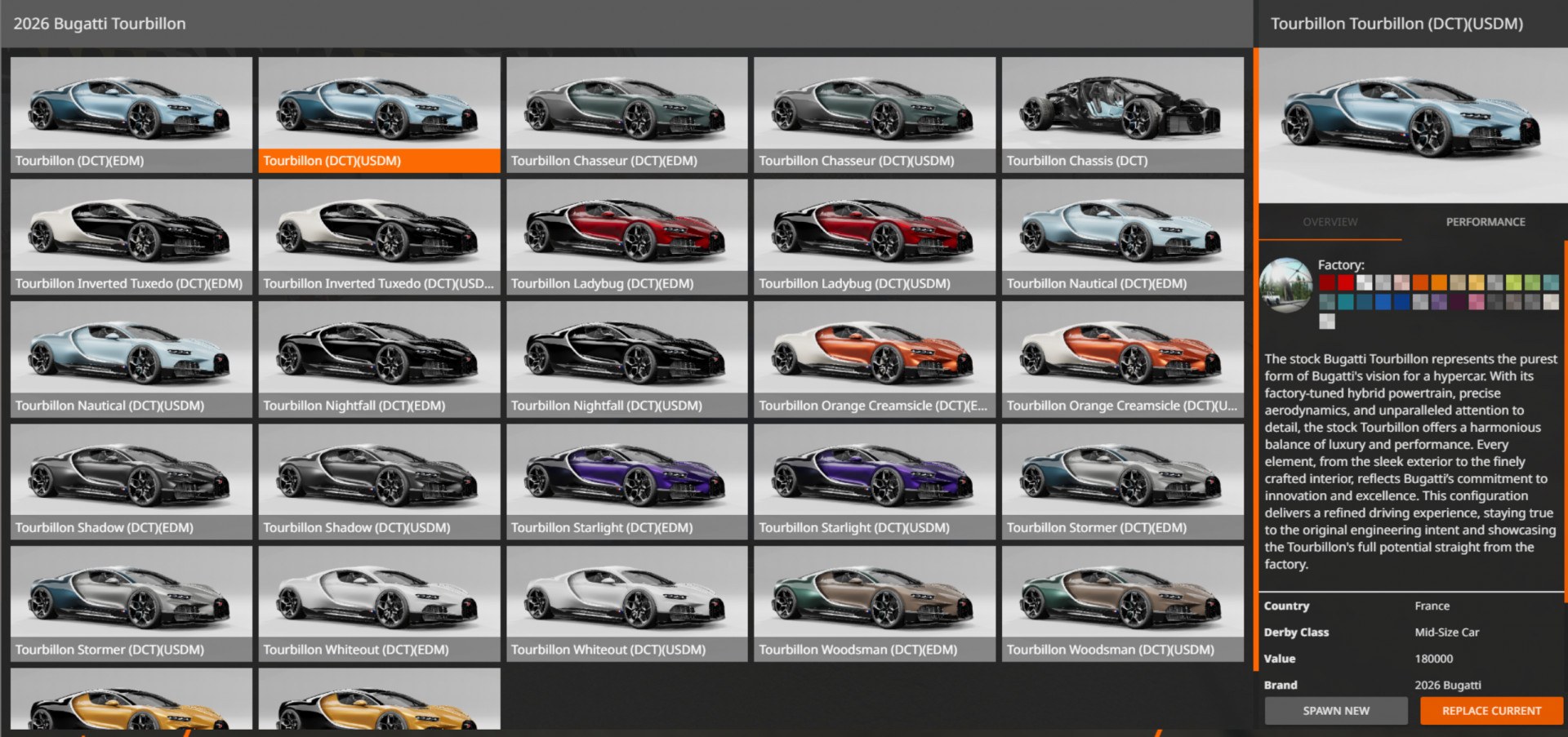Select Tourbillon Inverted Tuxedo (DCT)(EDM)
This screenshot has width=1568, height=737.
[x=131, y=237]
